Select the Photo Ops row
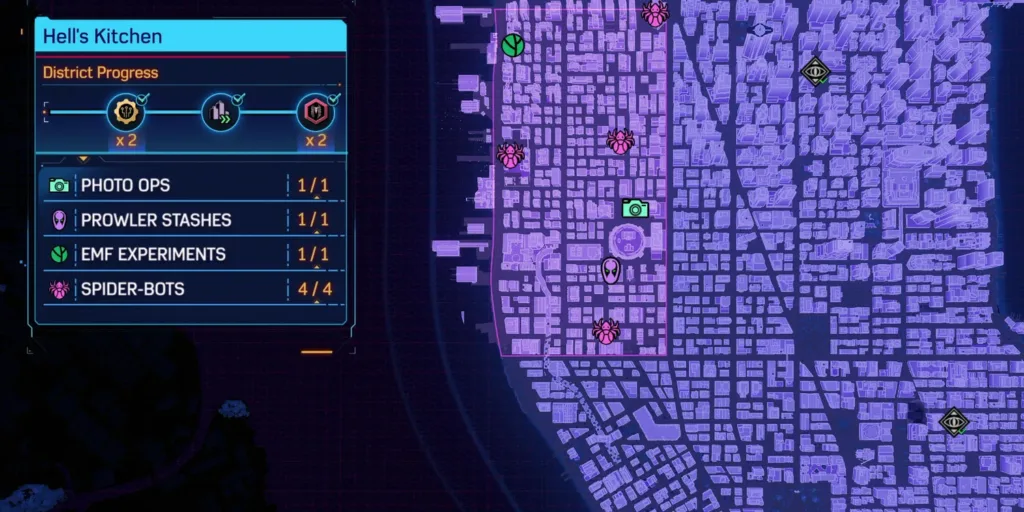This screenshot has width=1024, height=512. [x=190, y=185]
